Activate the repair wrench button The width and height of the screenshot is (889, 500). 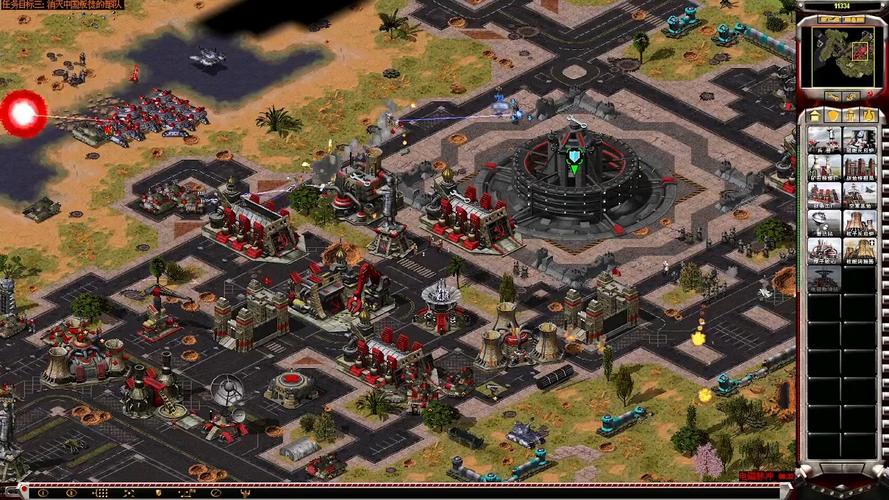click(830, 97)
